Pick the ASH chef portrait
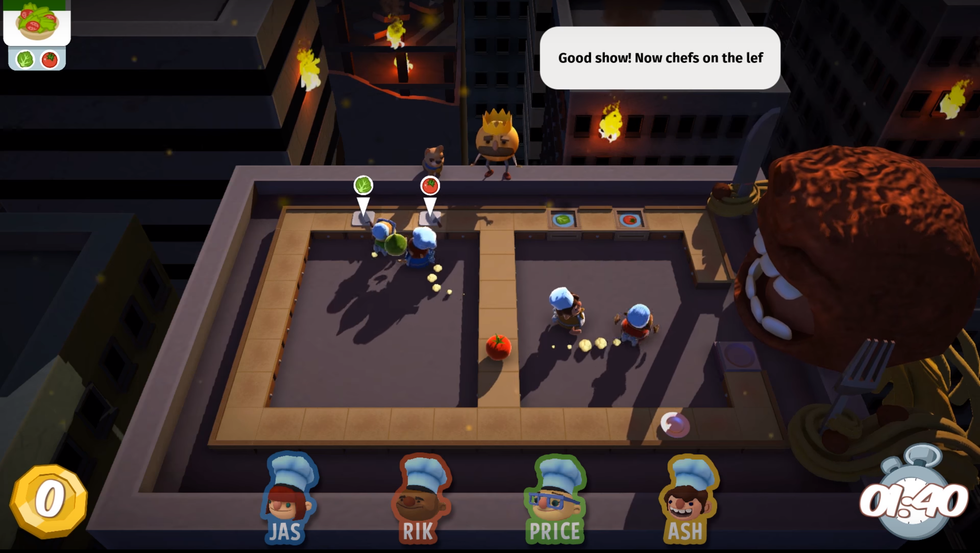980x553 pixels. [x=686, y=498]
